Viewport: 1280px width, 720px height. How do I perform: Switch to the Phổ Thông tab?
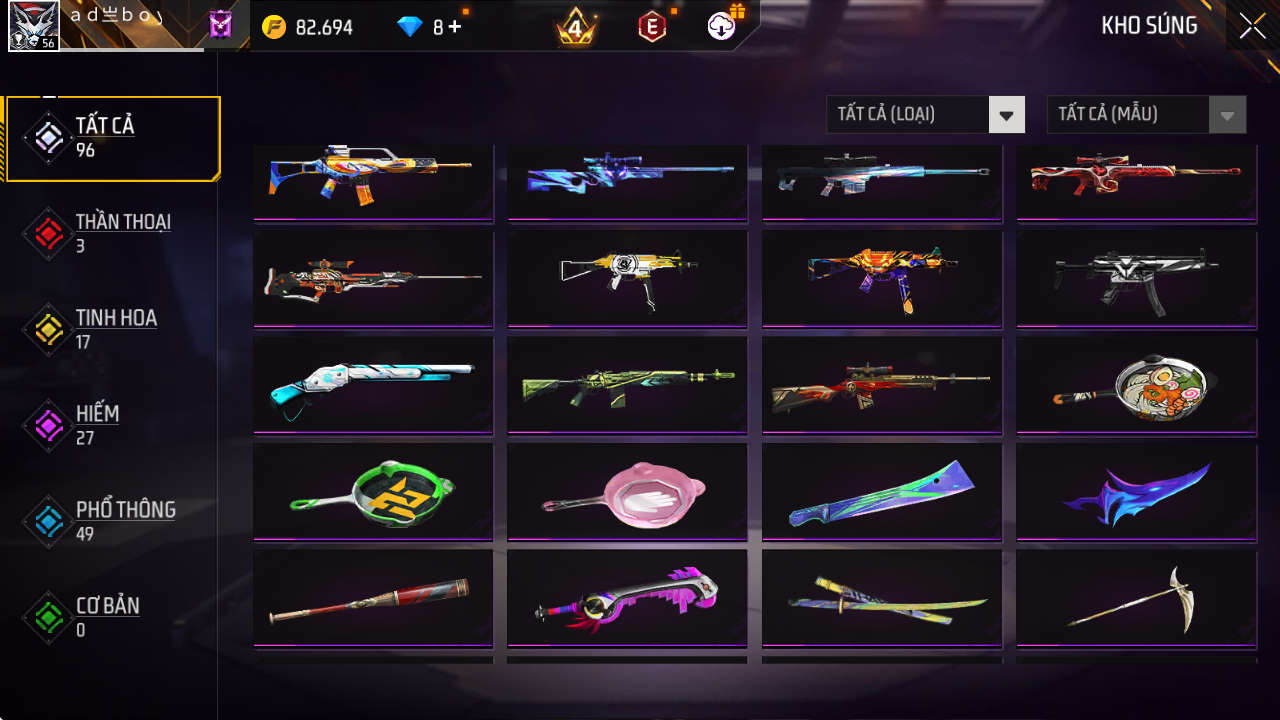click(112, 521)
